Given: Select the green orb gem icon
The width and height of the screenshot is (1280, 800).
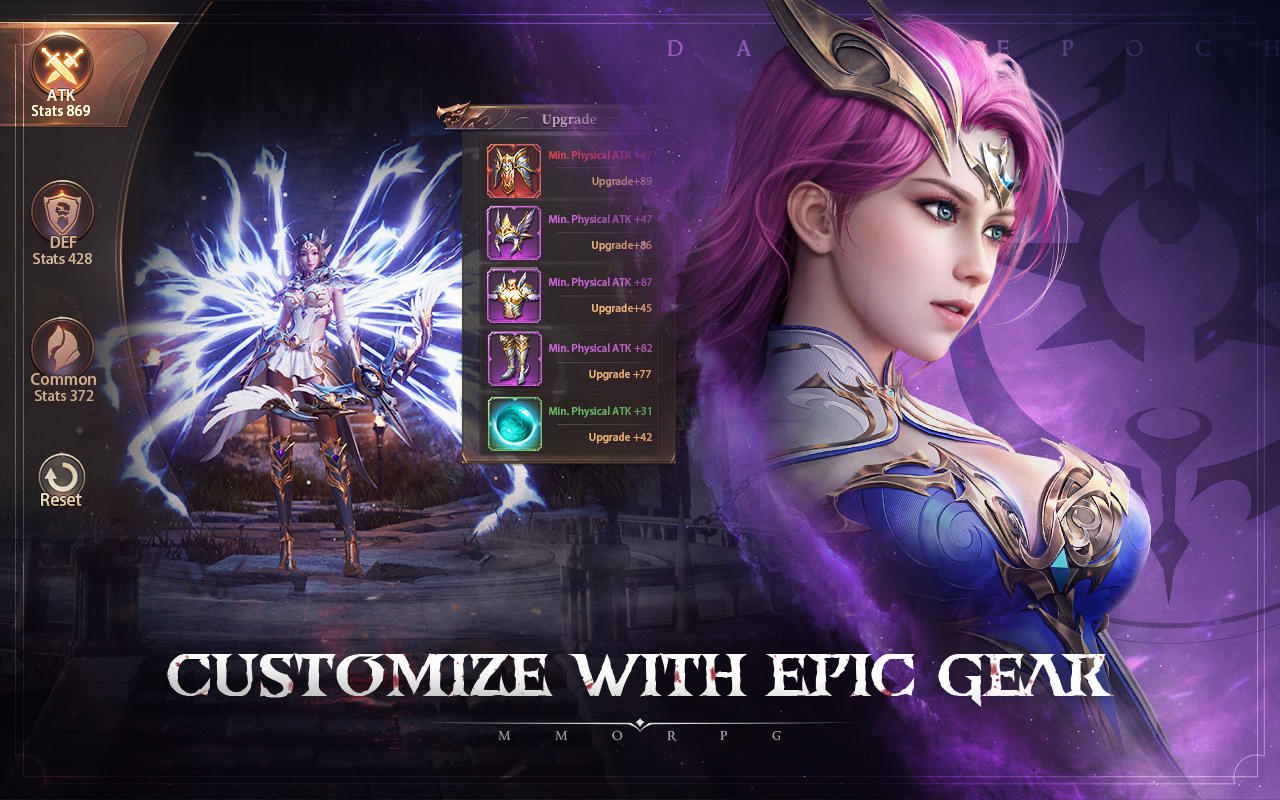Looking at the screenshot, I should click(513, 424).
